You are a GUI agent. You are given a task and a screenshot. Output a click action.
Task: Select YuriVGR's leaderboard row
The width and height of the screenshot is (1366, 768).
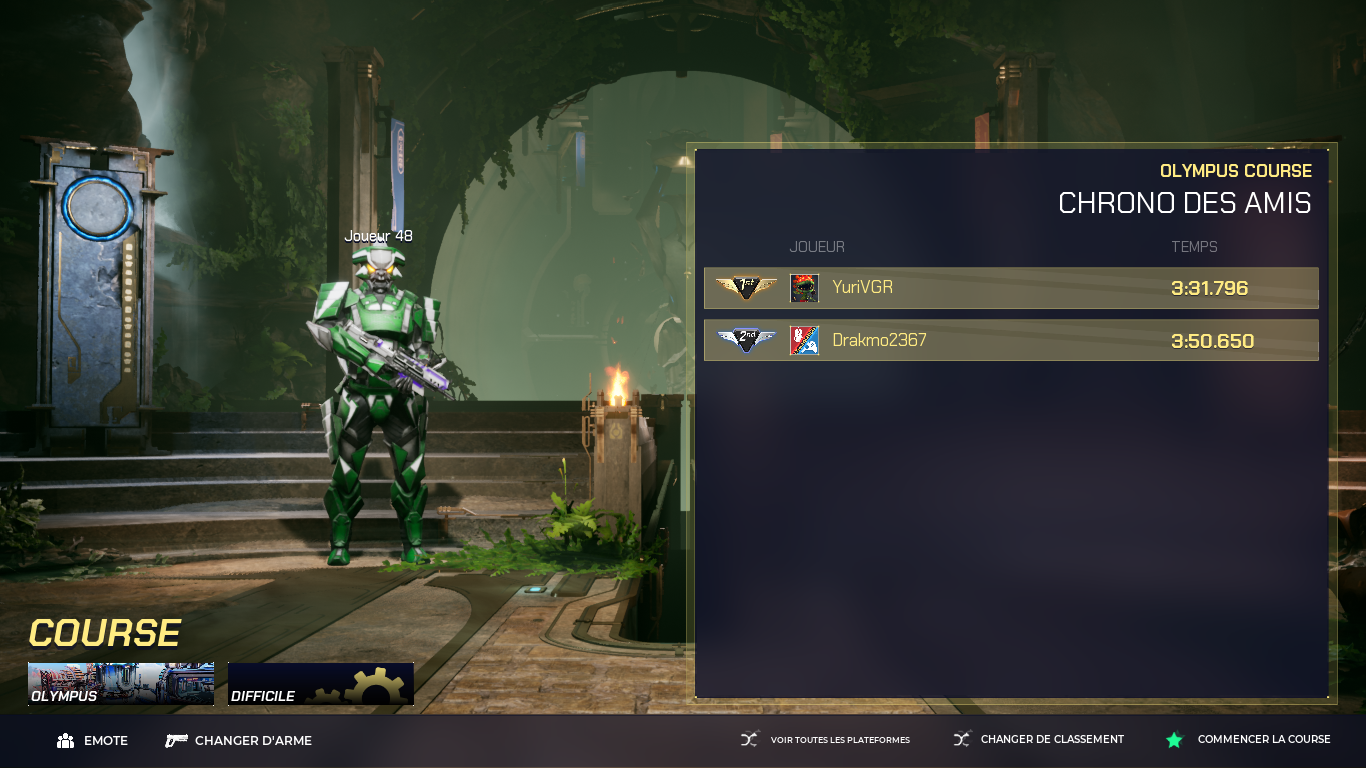pyautogui.click(x=1011, y=288)
